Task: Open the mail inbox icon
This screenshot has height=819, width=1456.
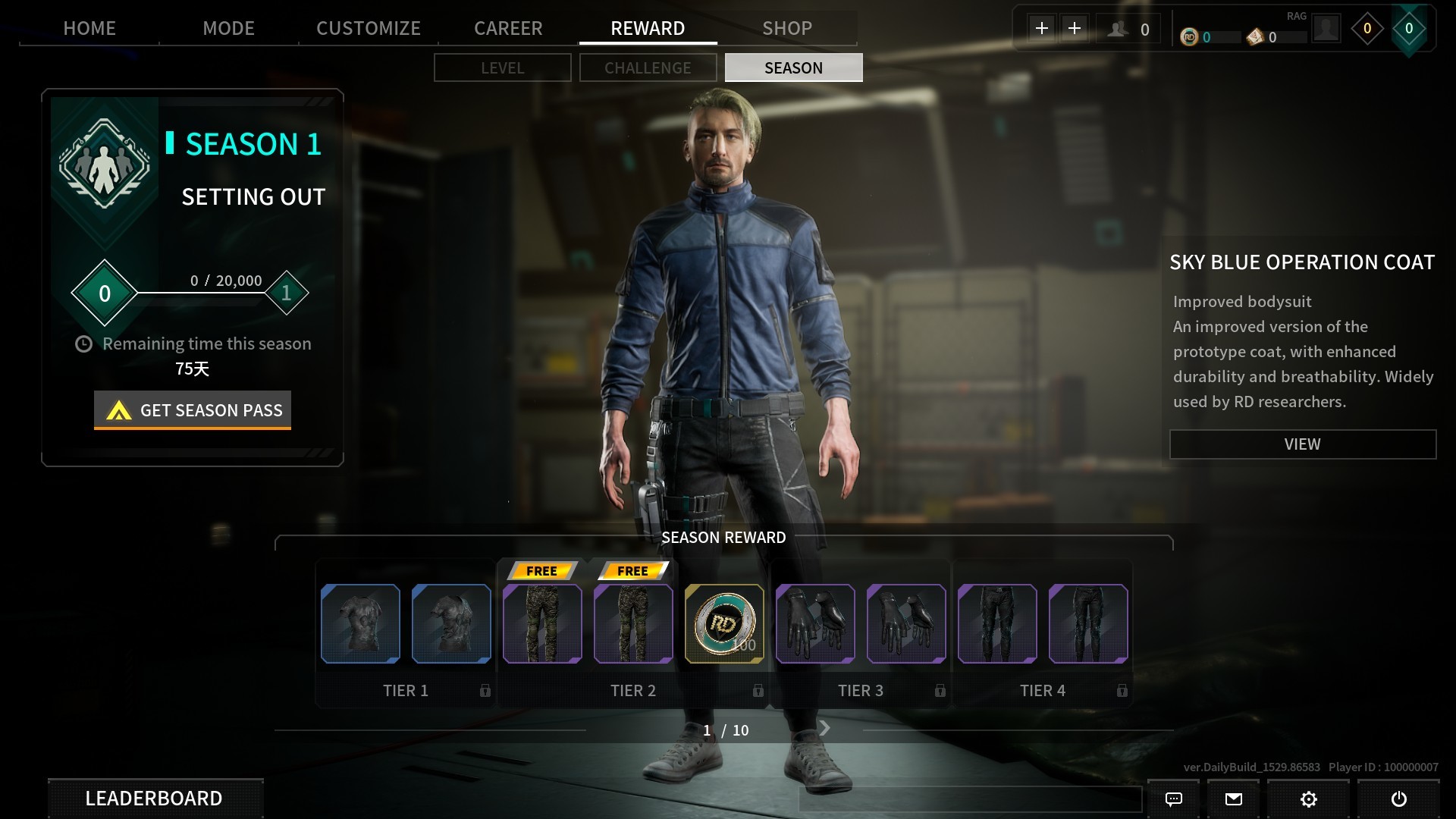Action: point(1234,799)
